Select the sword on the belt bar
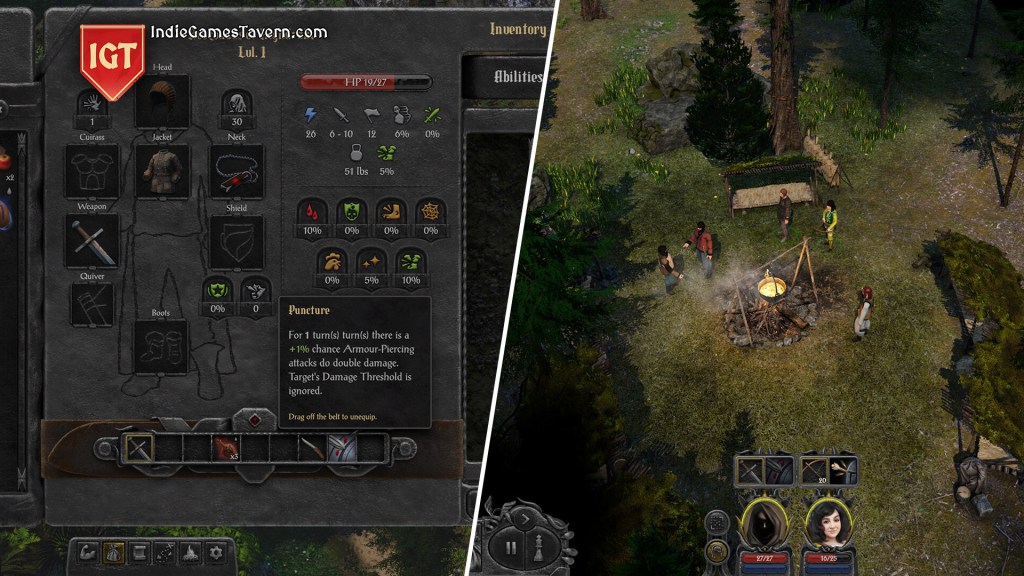Screen dimensions: 1024x576 click(137, 447)
